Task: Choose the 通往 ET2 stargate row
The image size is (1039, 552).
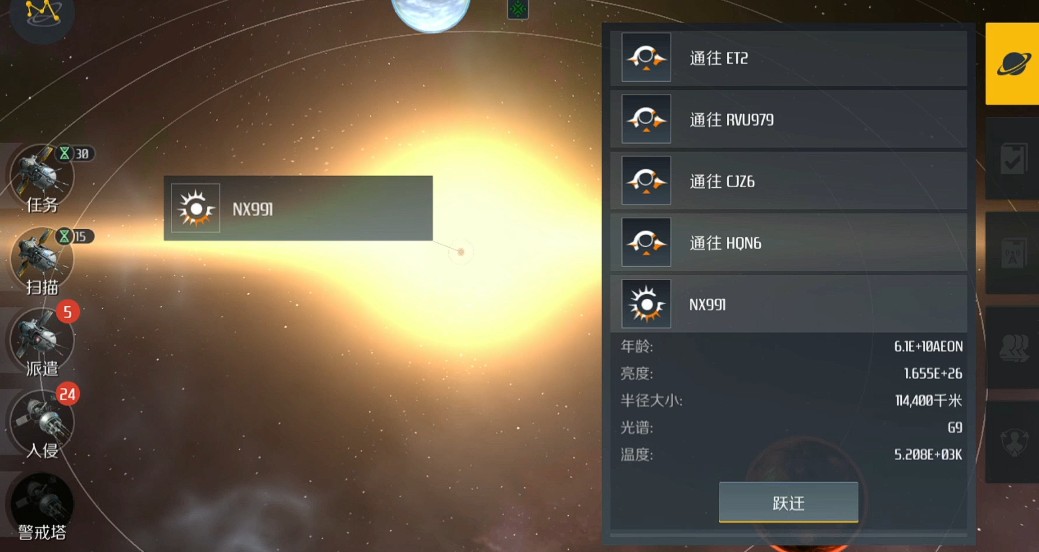Action: (x=788, y=58)
